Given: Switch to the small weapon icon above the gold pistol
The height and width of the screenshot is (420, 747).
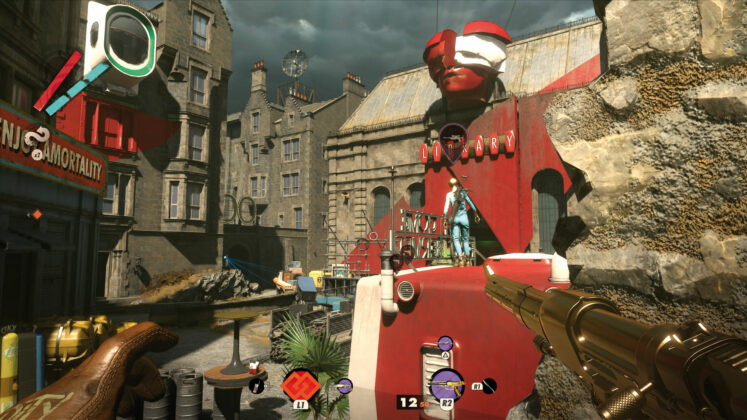Looking at the screenshot, I should [446, 343].
